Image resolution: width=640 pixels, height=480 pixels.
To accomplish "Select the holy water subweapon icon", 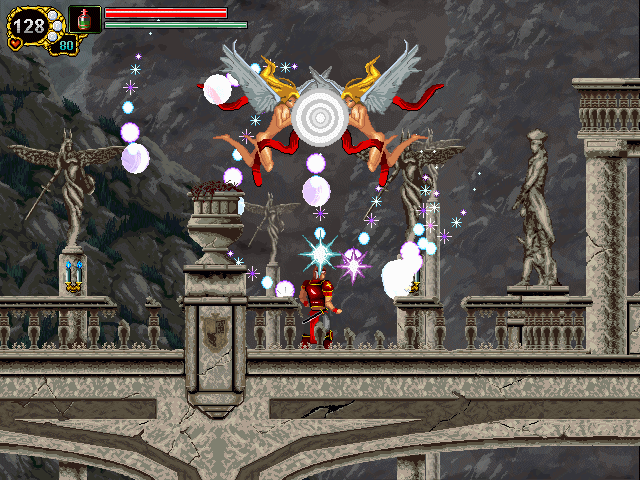I will click(x=84, y=18).
